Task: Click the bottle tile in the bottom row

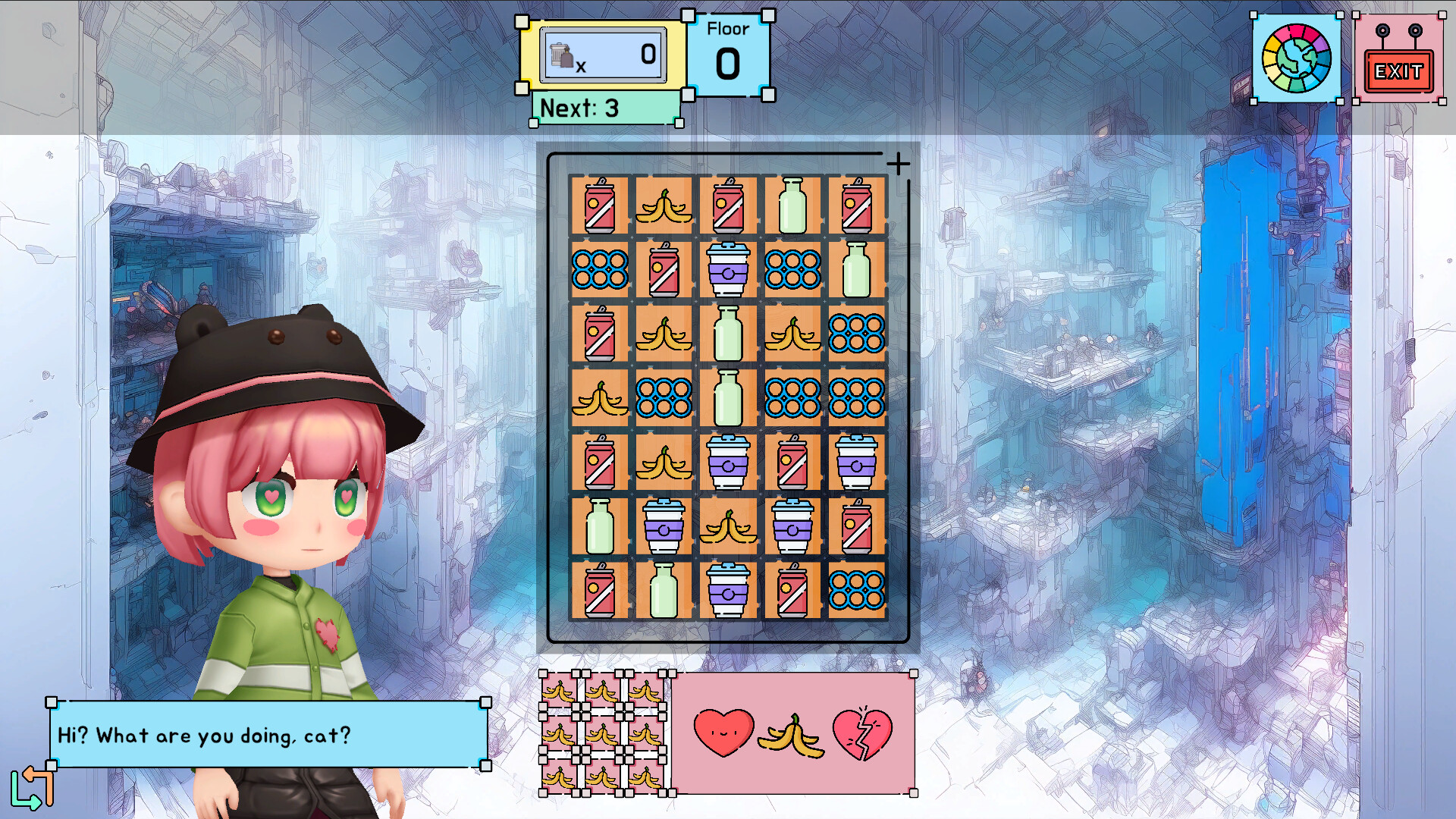Action: [x=663, y=589]
